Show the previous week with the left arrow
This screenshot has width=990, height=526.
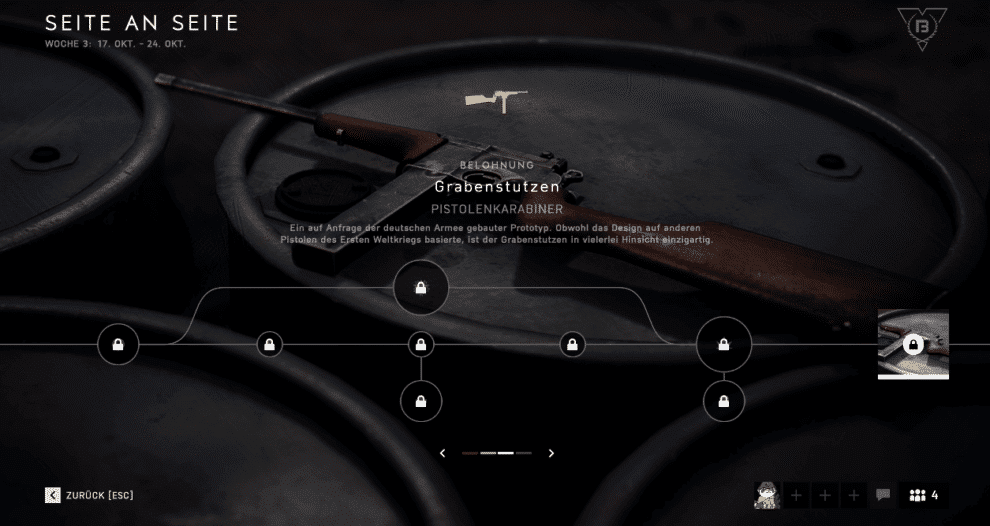443,453
